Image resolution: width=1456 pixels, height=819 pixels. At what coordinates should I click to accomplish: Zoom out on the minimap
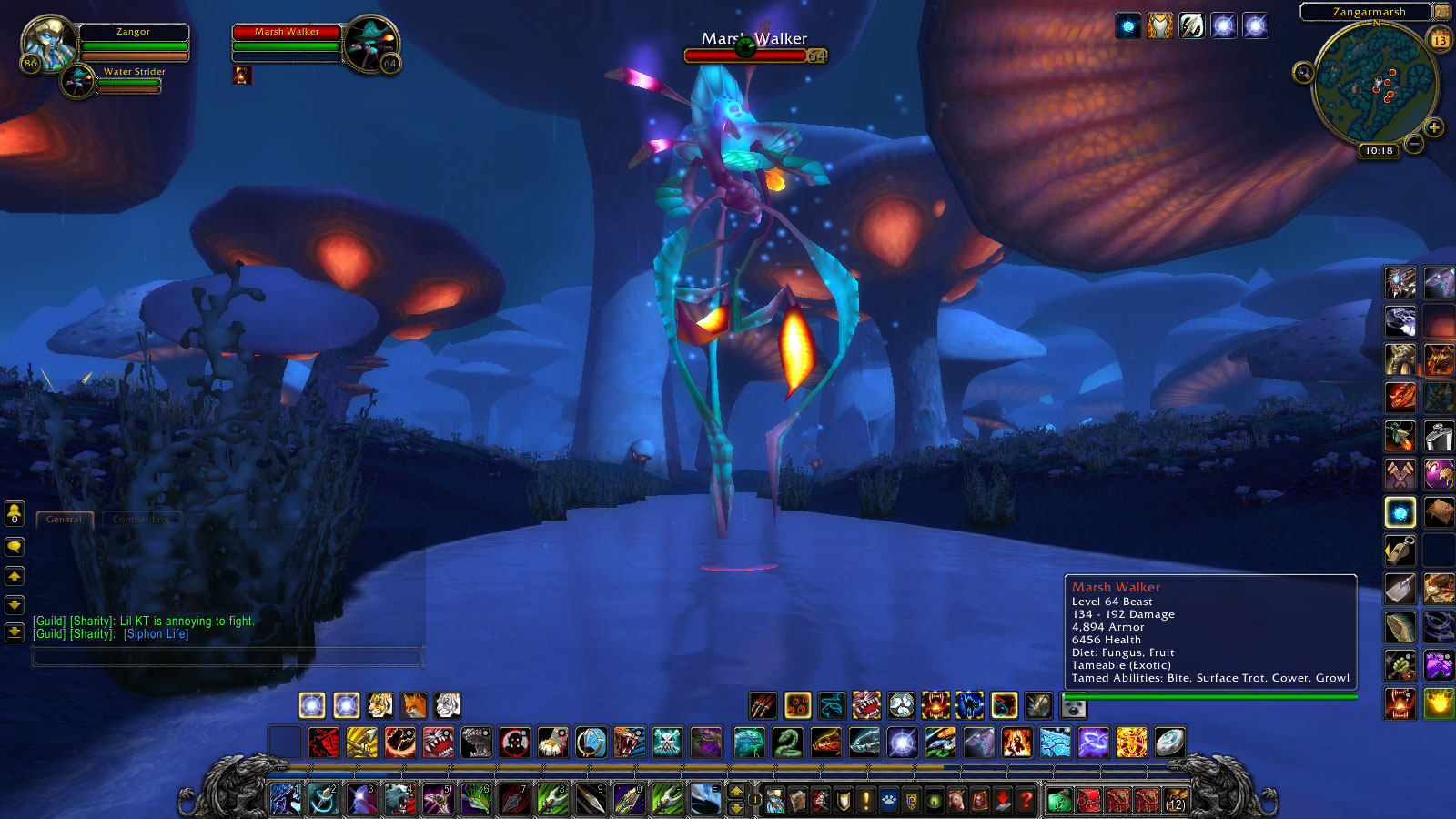pos(1413,144)
